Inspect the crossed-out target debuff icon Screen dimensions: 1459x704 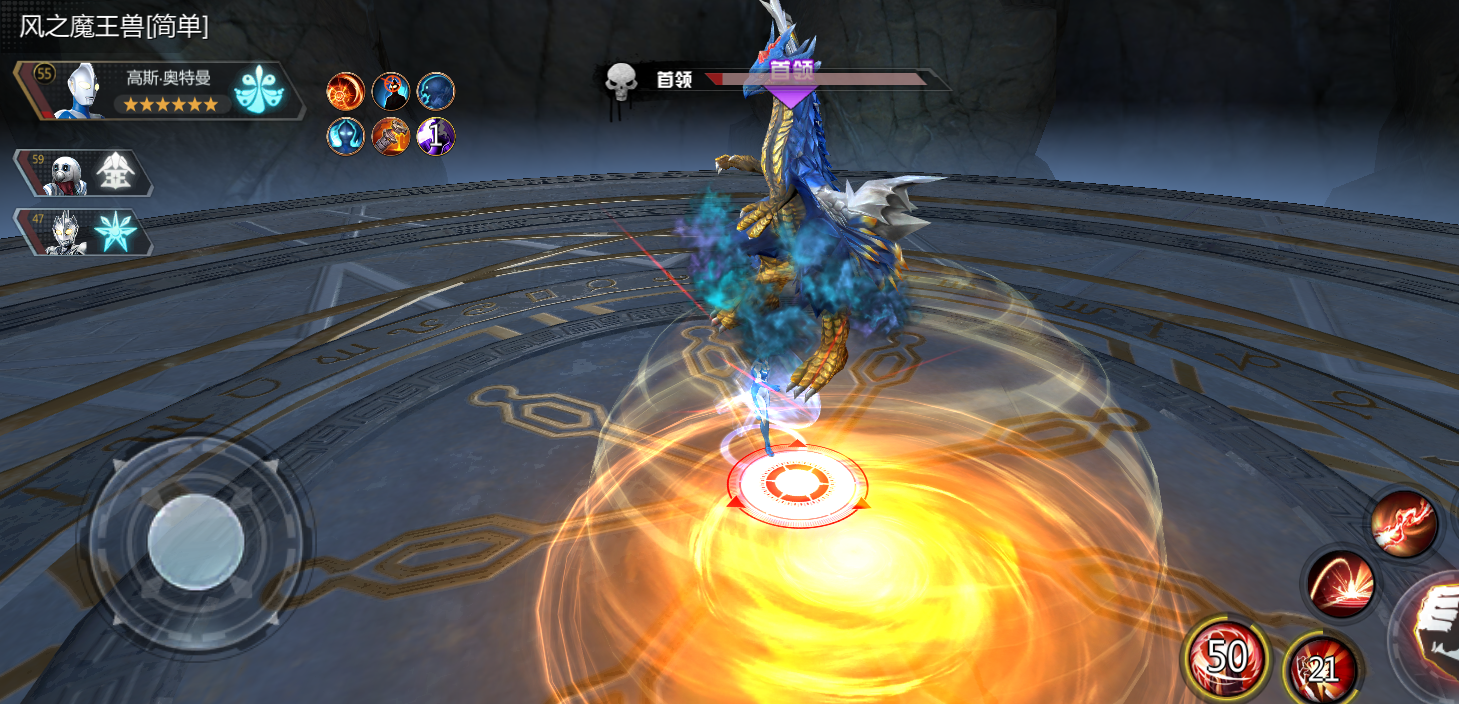point(391,92)
